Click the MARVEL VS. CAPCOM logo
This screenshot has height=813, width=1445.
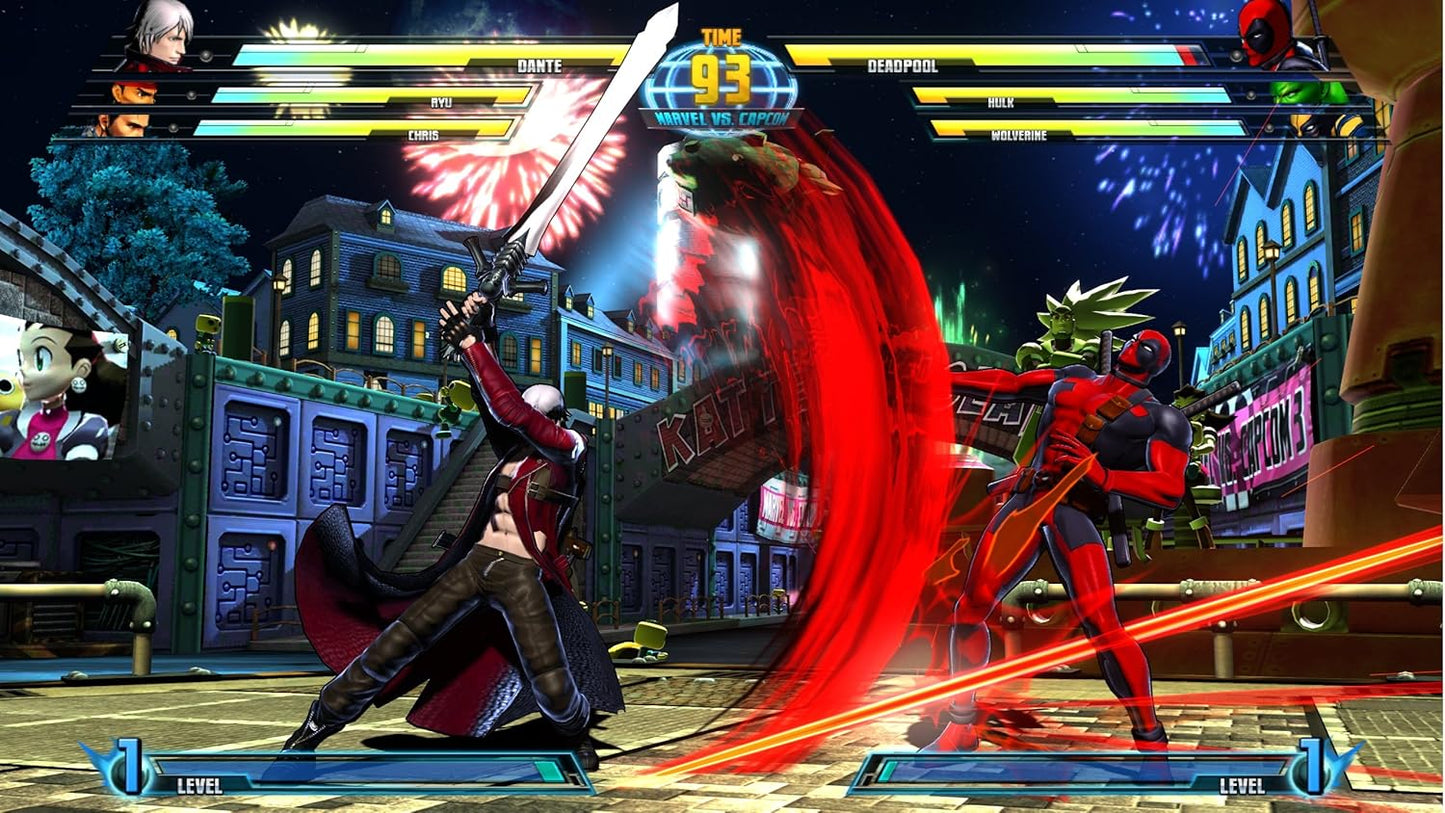[x=723, y=117]
